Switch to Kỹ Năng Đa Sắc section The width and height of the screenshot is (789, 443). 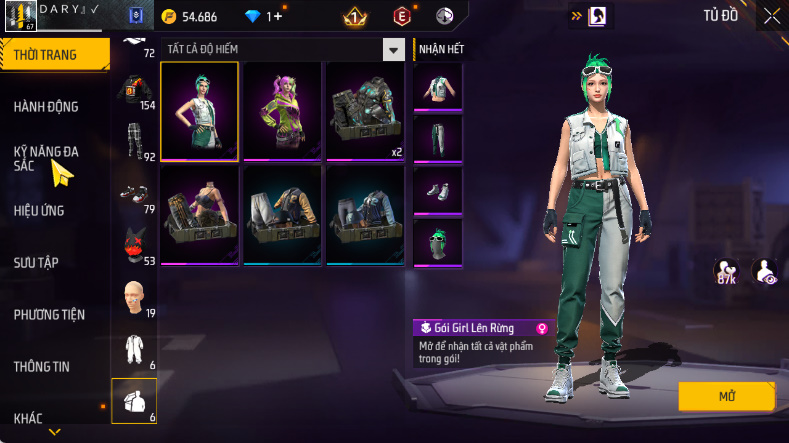(47, 158)
